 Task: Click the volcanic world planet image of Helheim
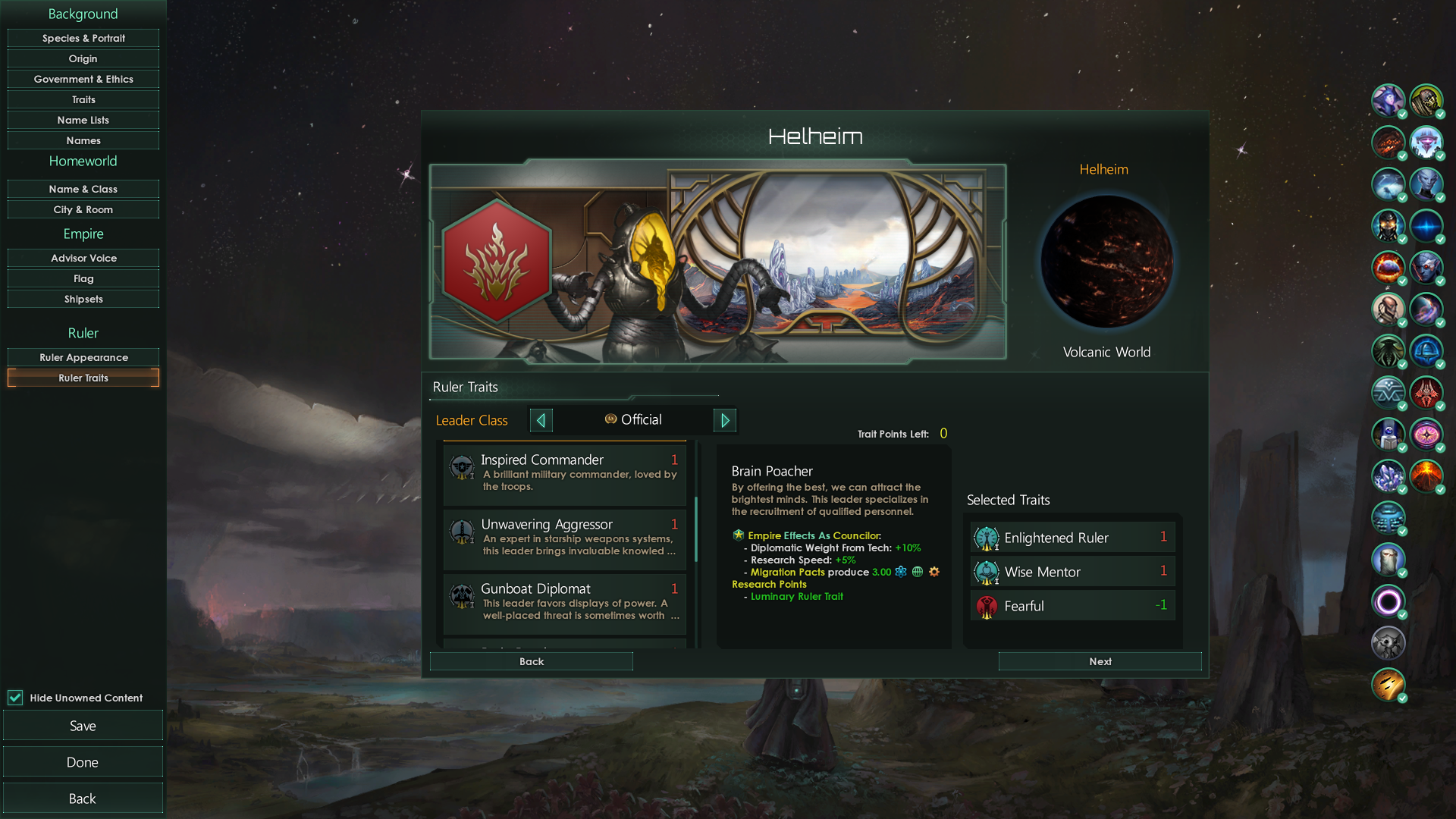tap(1106, 262)
